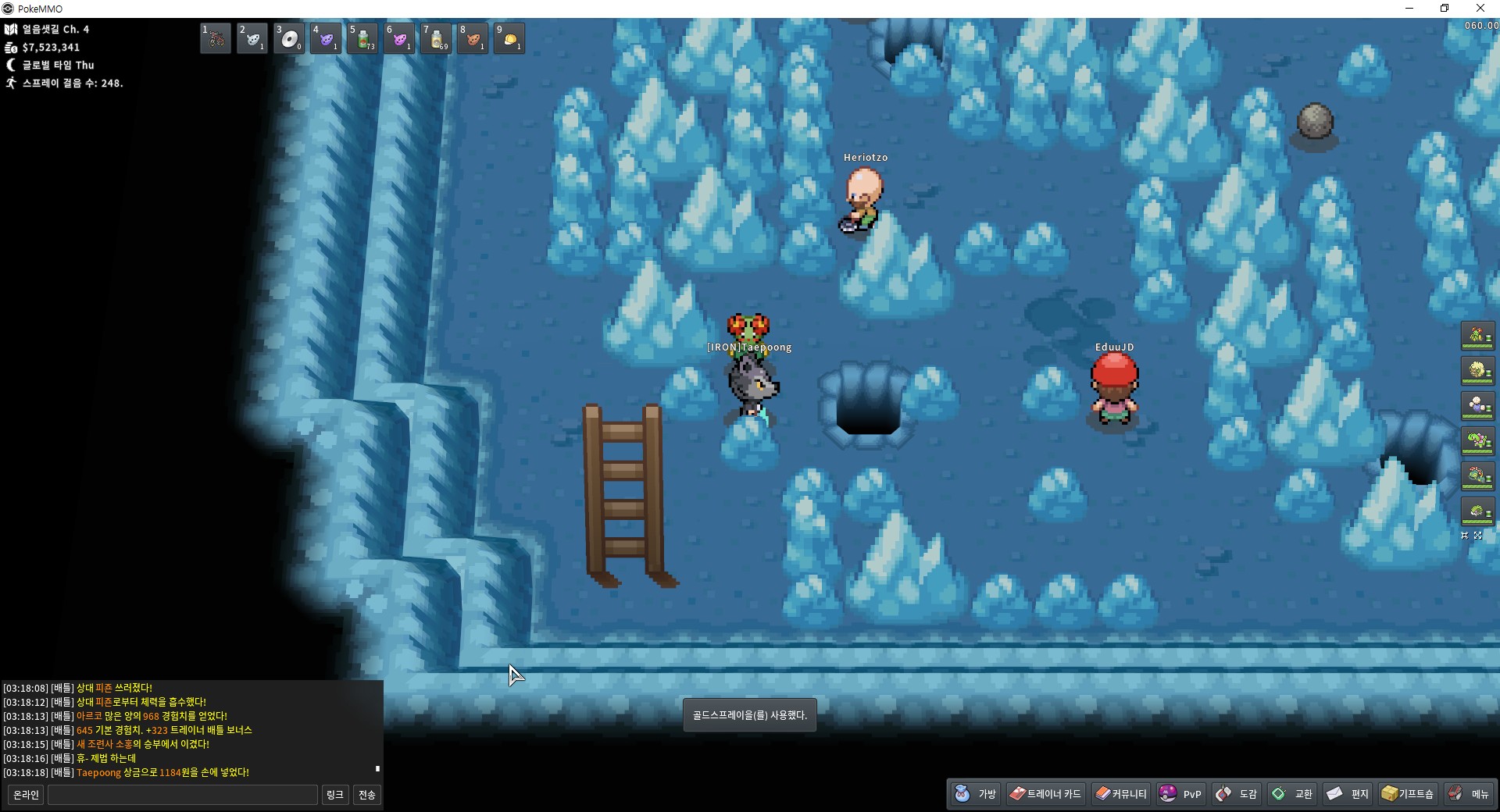Click the 전송 send button in chat
This screenshot has height=812, width=1500.
367,795
